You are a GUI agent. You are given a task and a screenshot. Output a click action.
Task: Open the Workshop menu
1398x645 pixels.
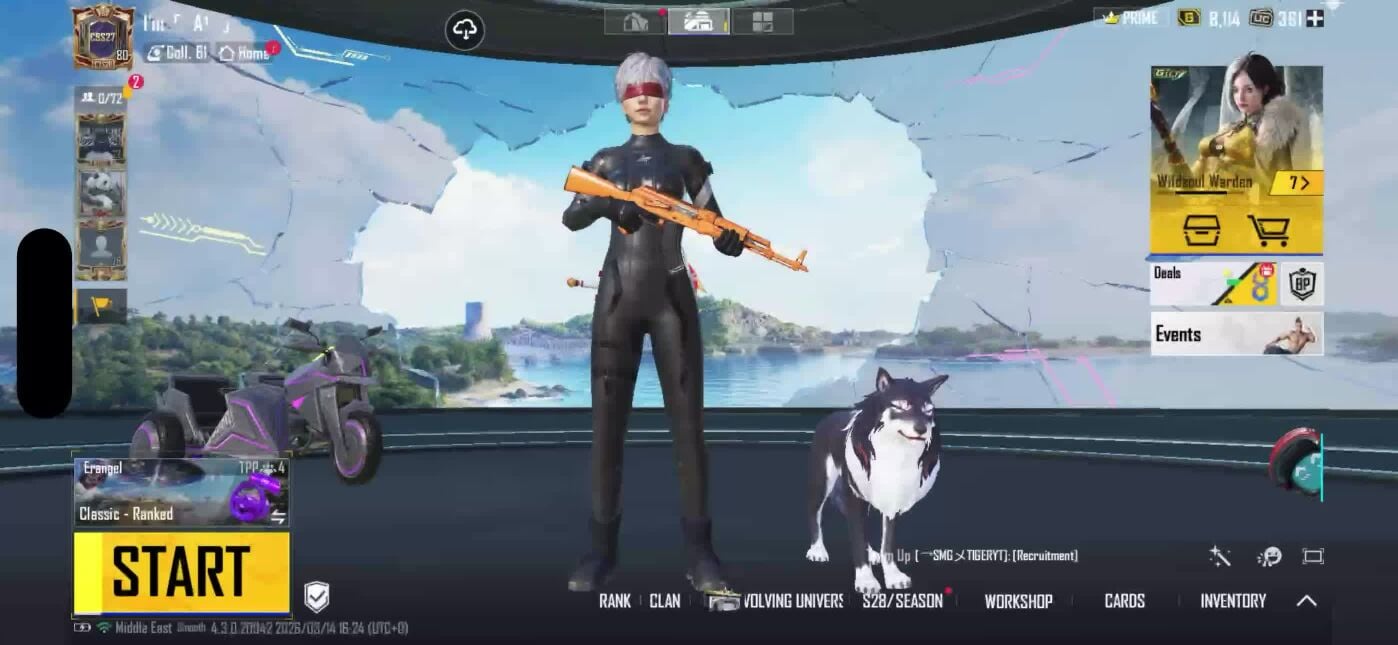pyautogui.click(x=1018, y=601)
